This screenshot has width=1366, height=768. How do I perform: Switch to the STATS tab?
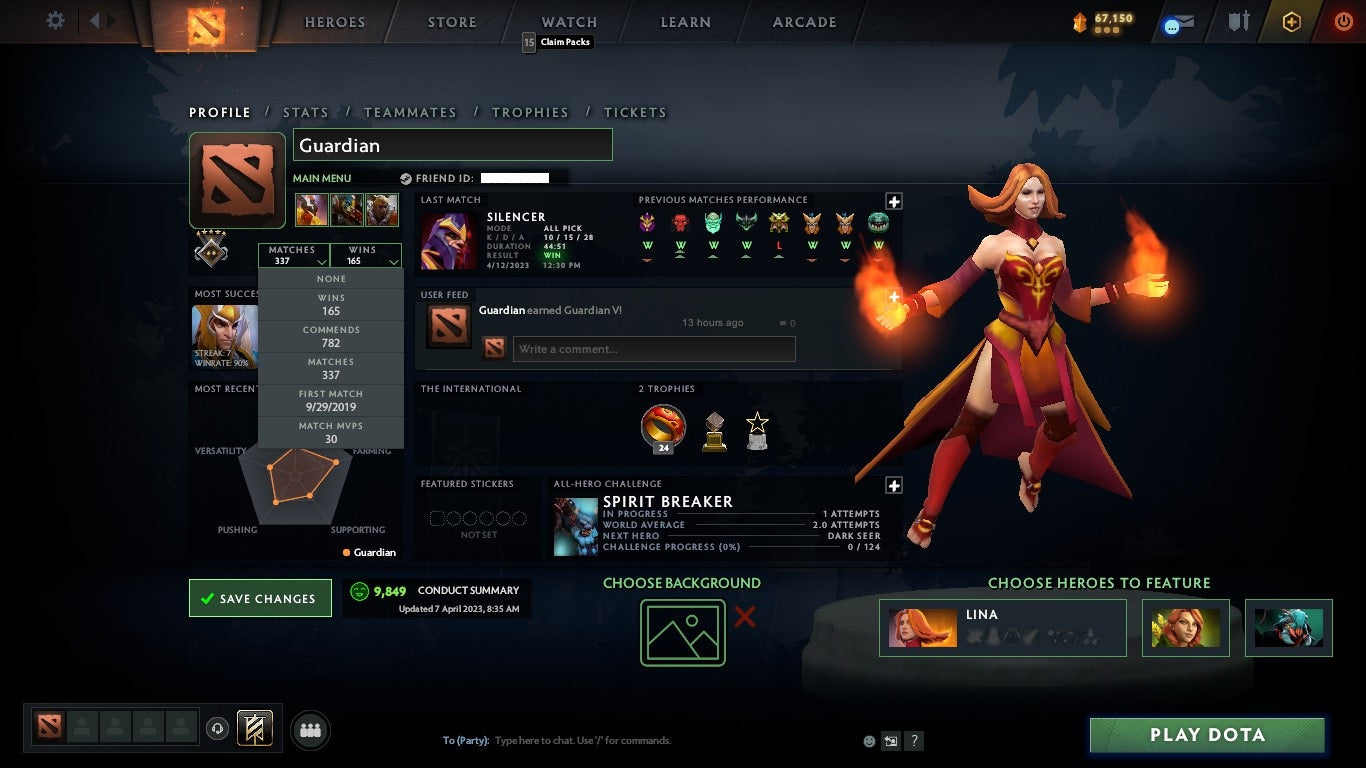pyautogui.click(x=306, y=112)
